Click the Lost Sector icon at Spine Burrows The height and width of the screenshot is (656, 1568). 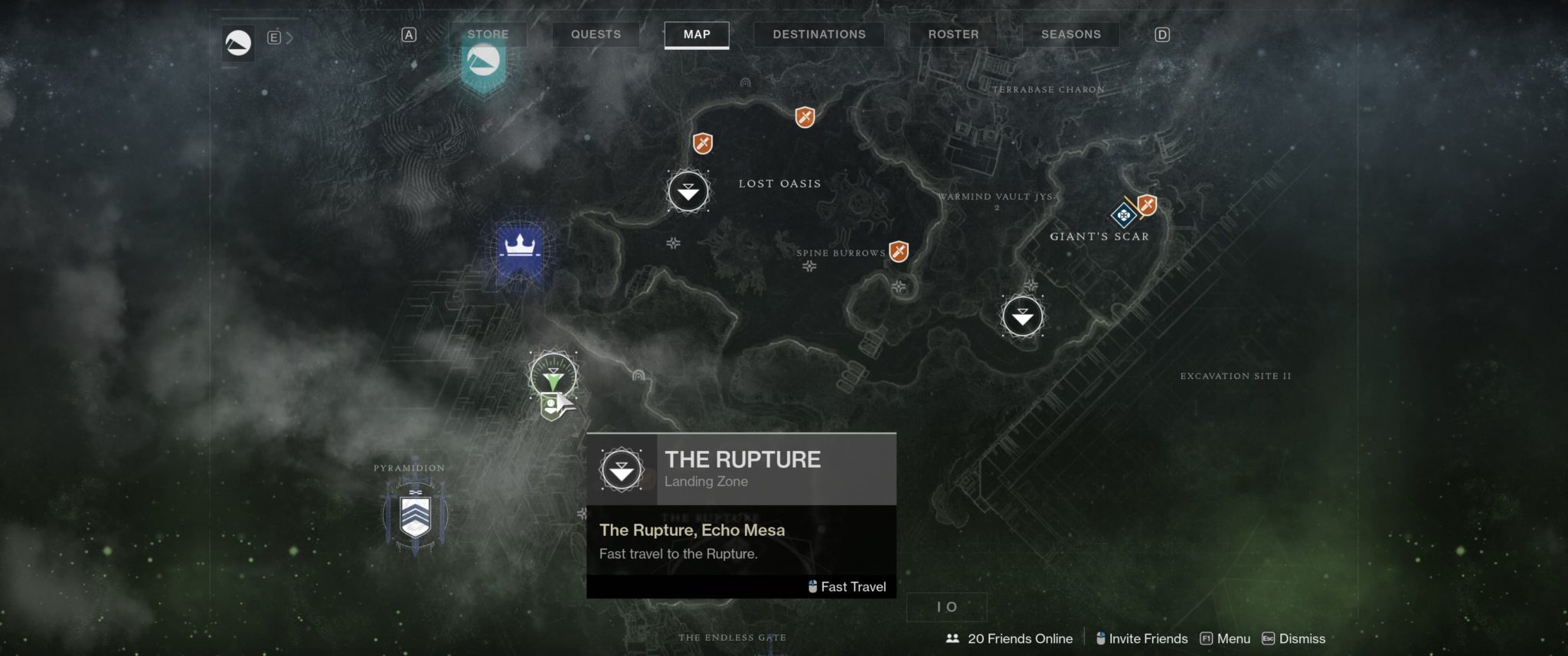(899, 250)
